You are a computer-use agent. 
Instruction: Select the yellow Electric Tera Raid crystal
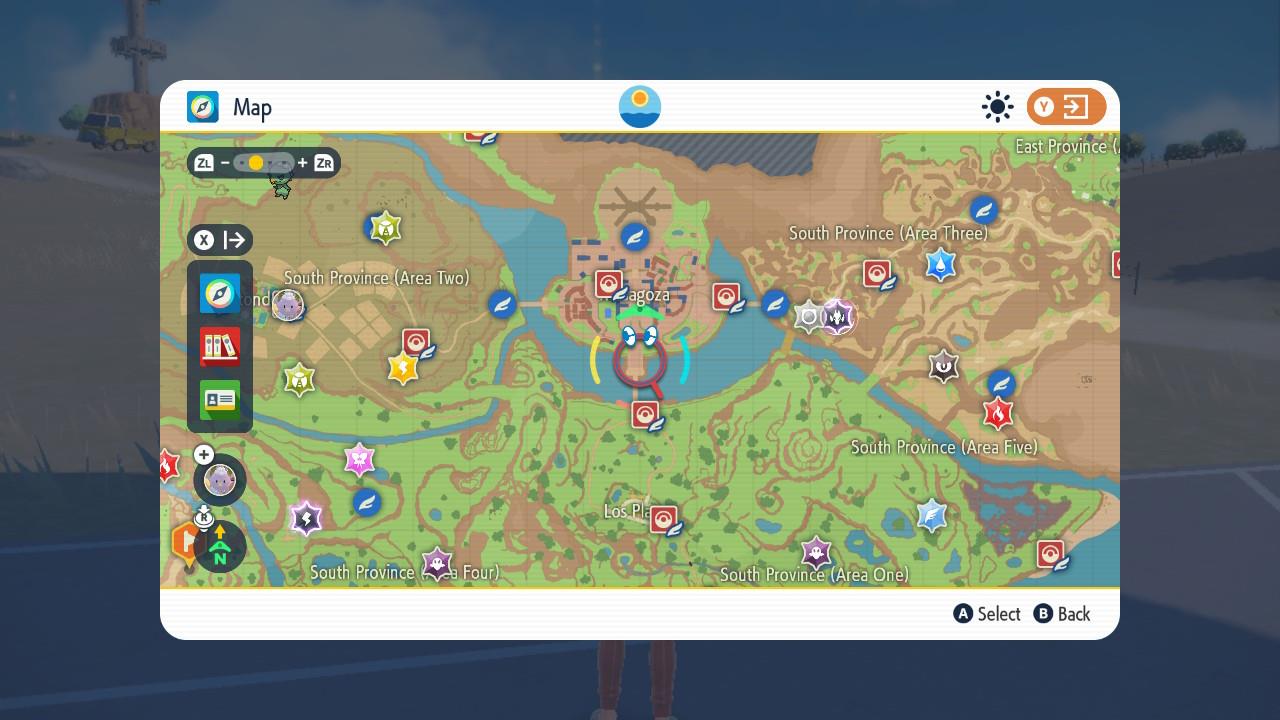(x=402, y=368)
